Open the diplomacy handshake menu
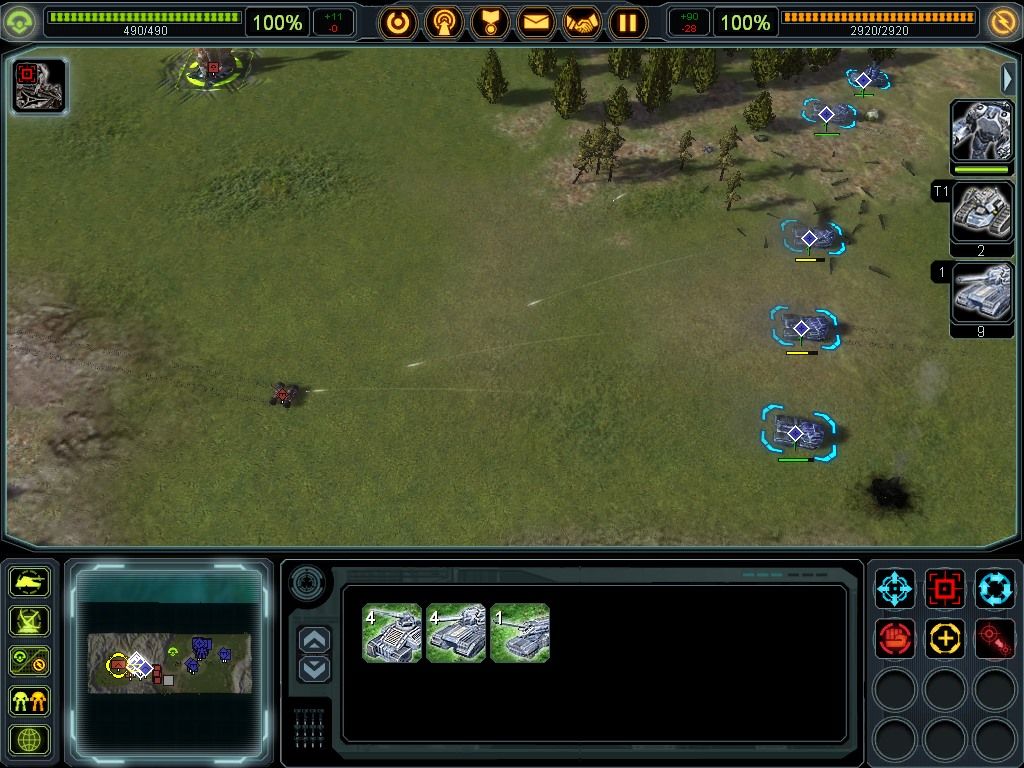 point(582,22)
